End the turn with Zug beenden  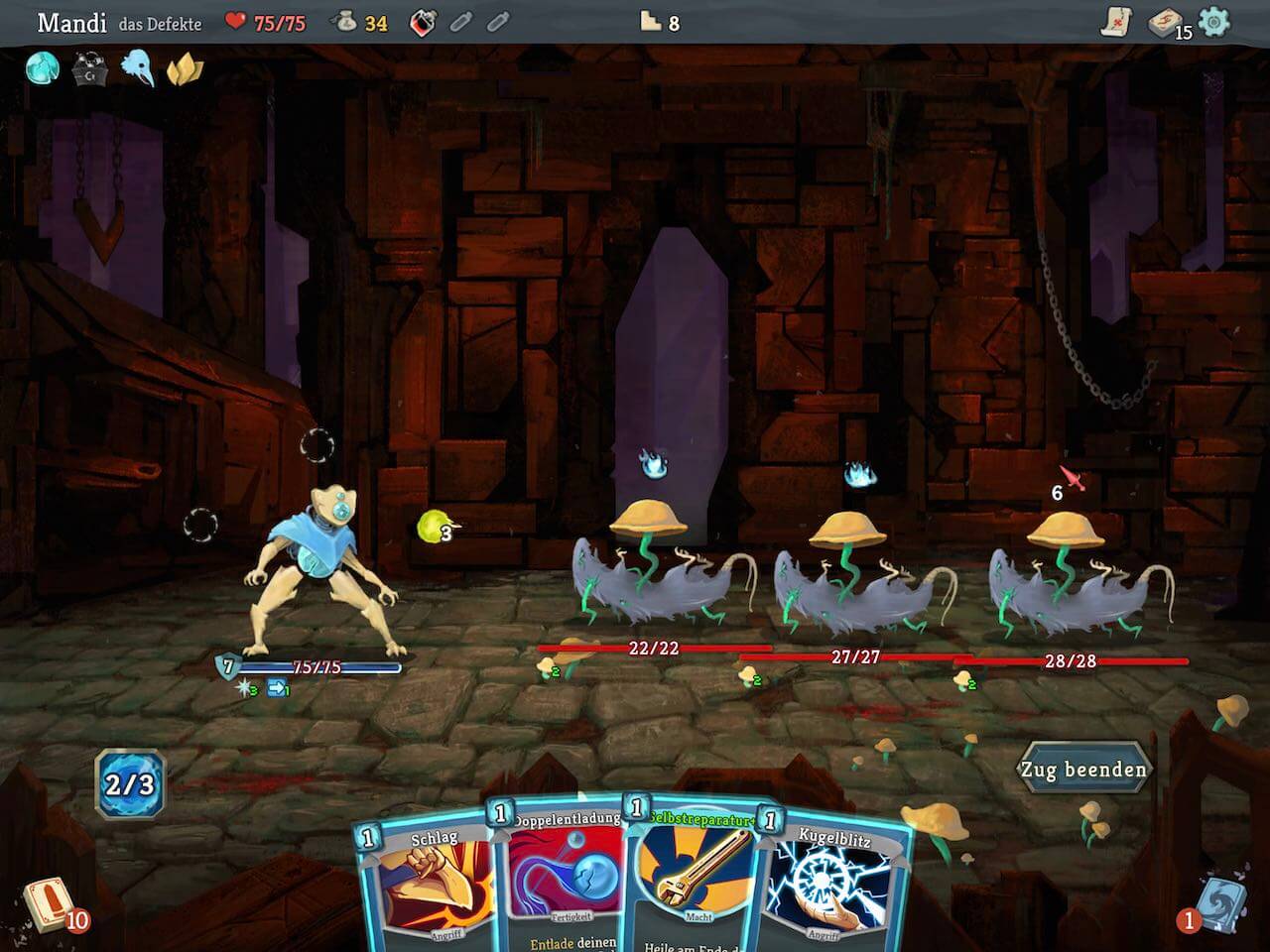coord(1083,770)
